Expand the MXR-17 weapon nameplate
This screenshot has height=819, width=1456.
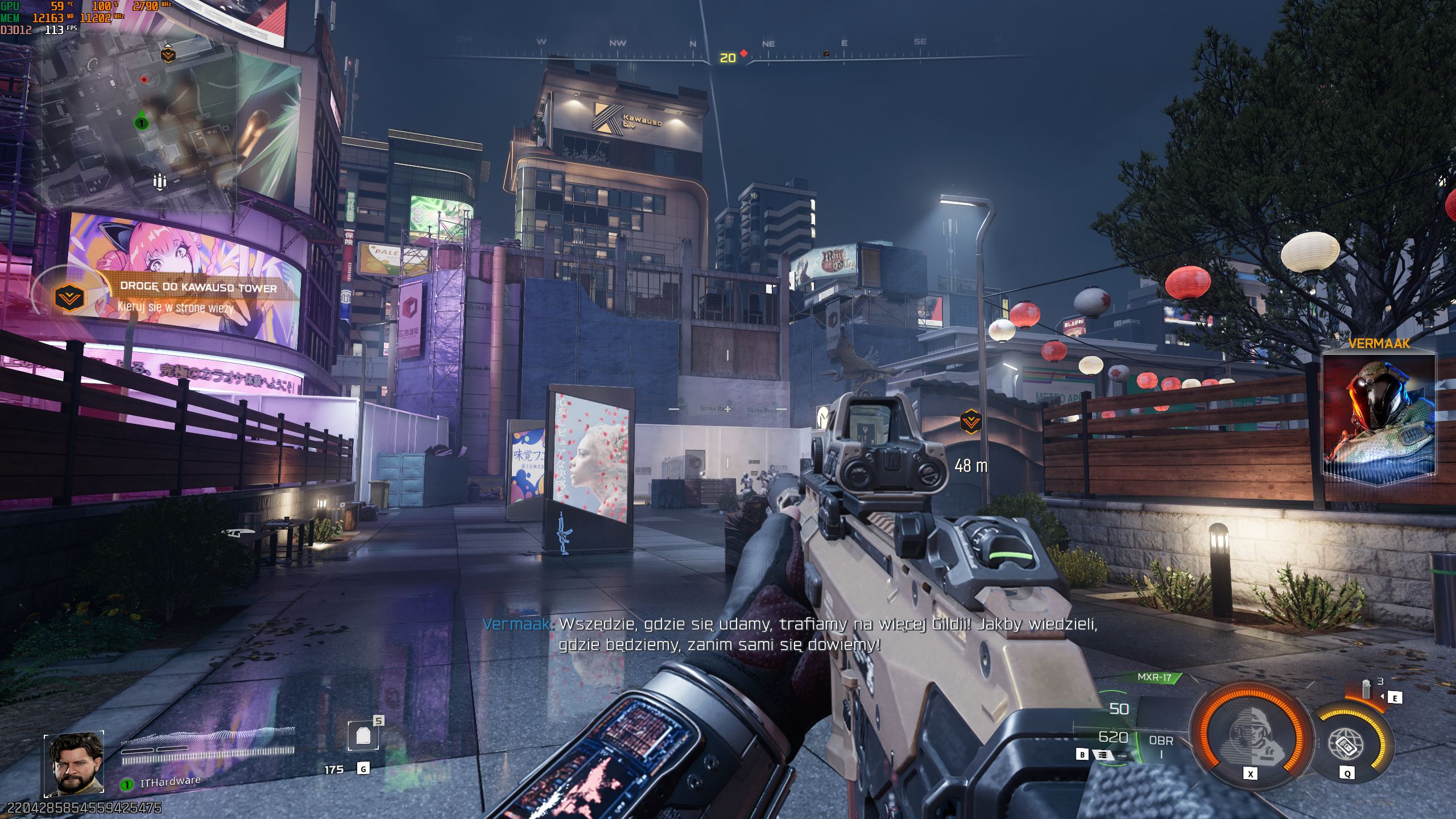(1155, 677)
